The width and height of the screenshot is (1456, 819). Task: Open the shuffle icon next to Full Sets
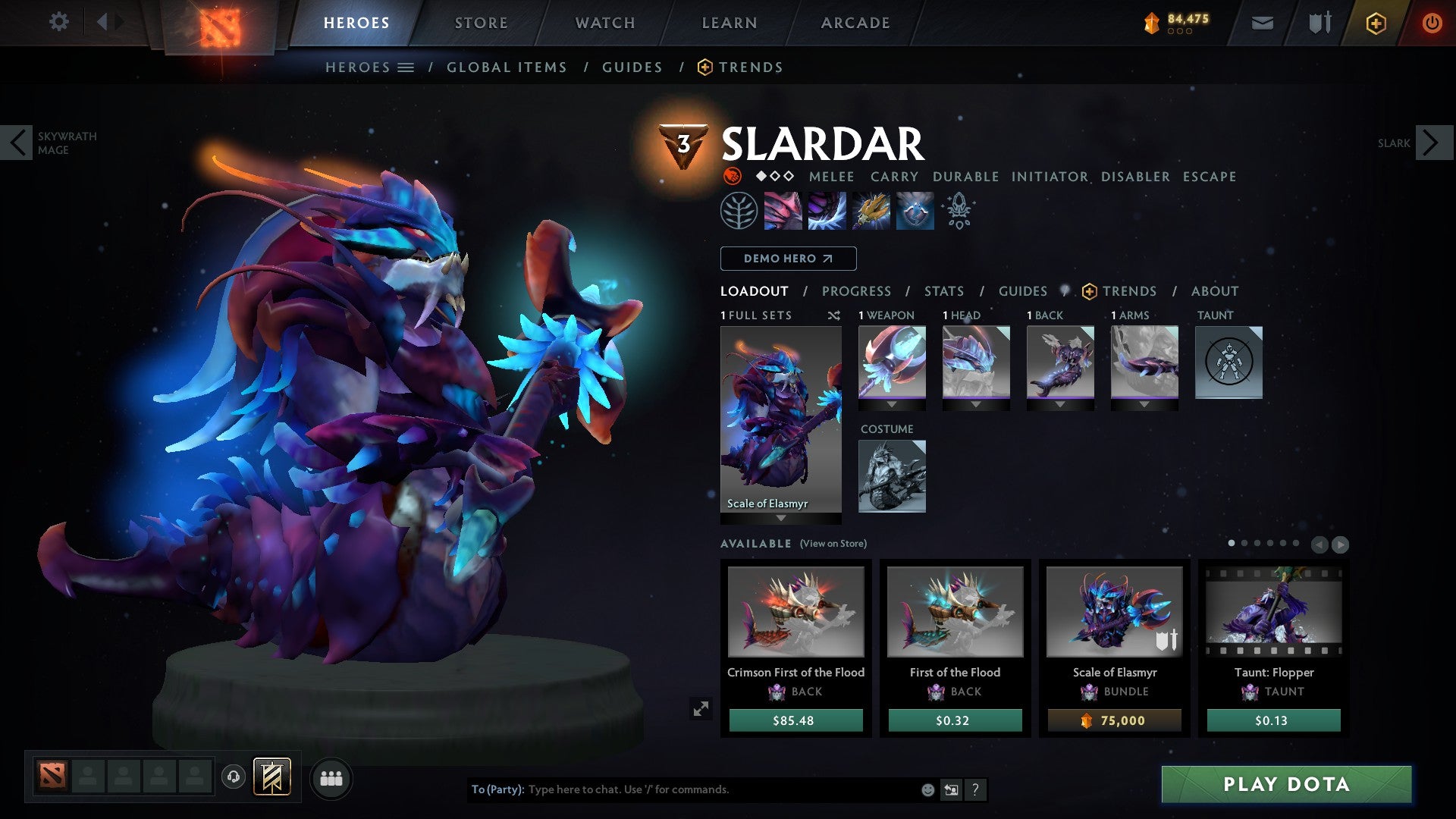click(833, 315)
